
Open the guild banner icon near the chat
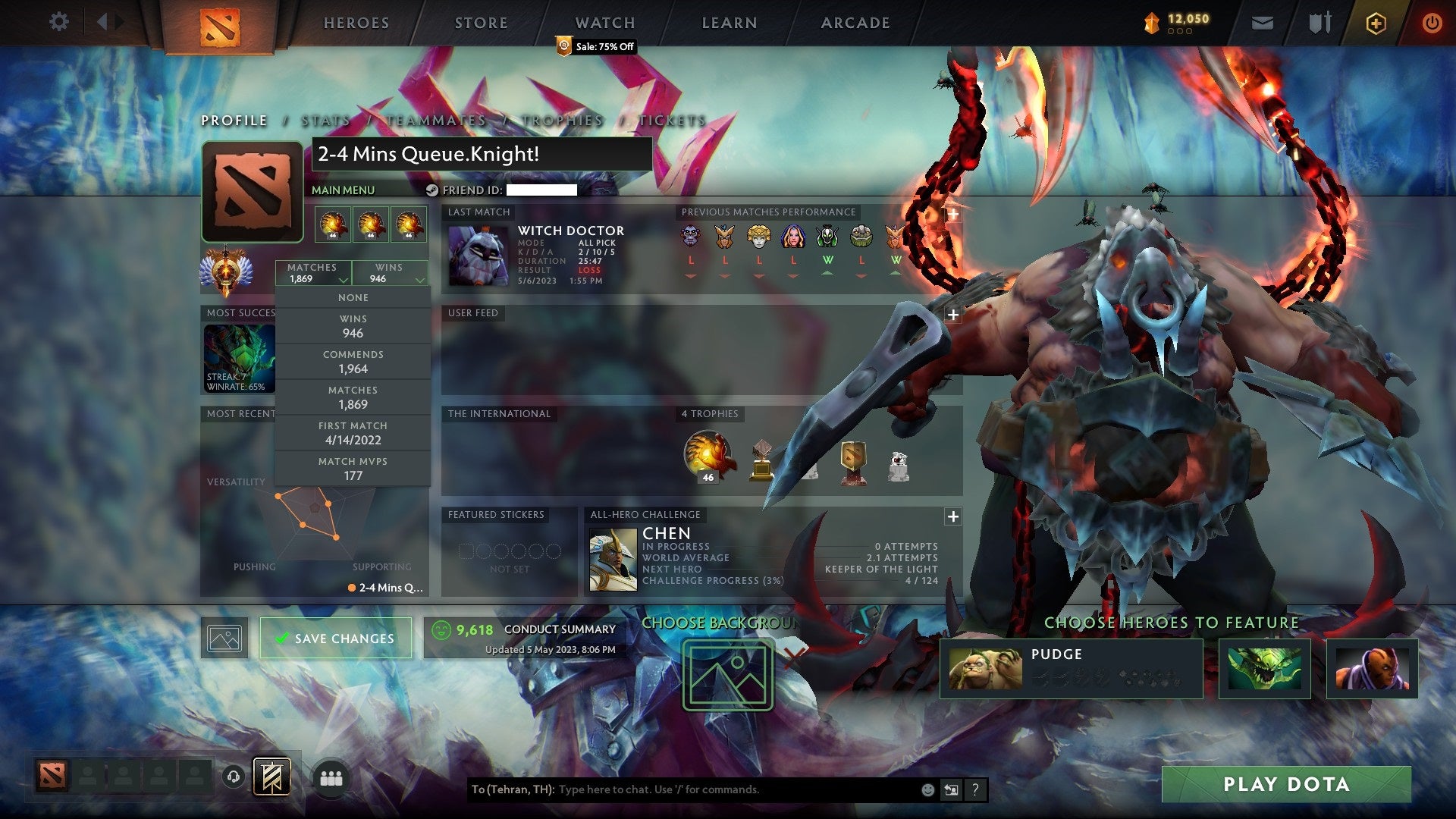coord(275,776)
